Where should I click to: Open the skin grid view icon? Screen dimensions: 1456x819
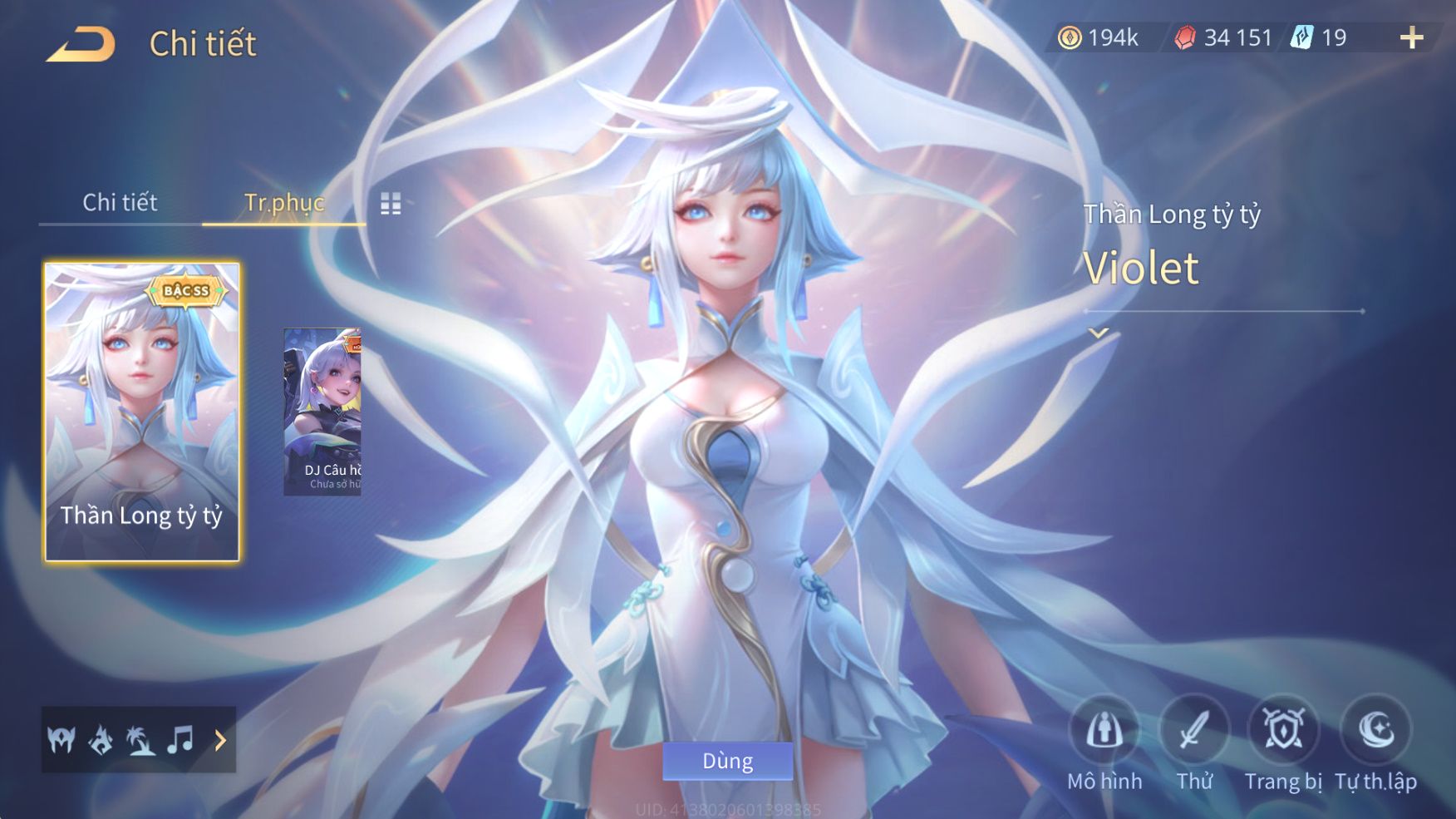pyautogui.click(x=391, y=204)
